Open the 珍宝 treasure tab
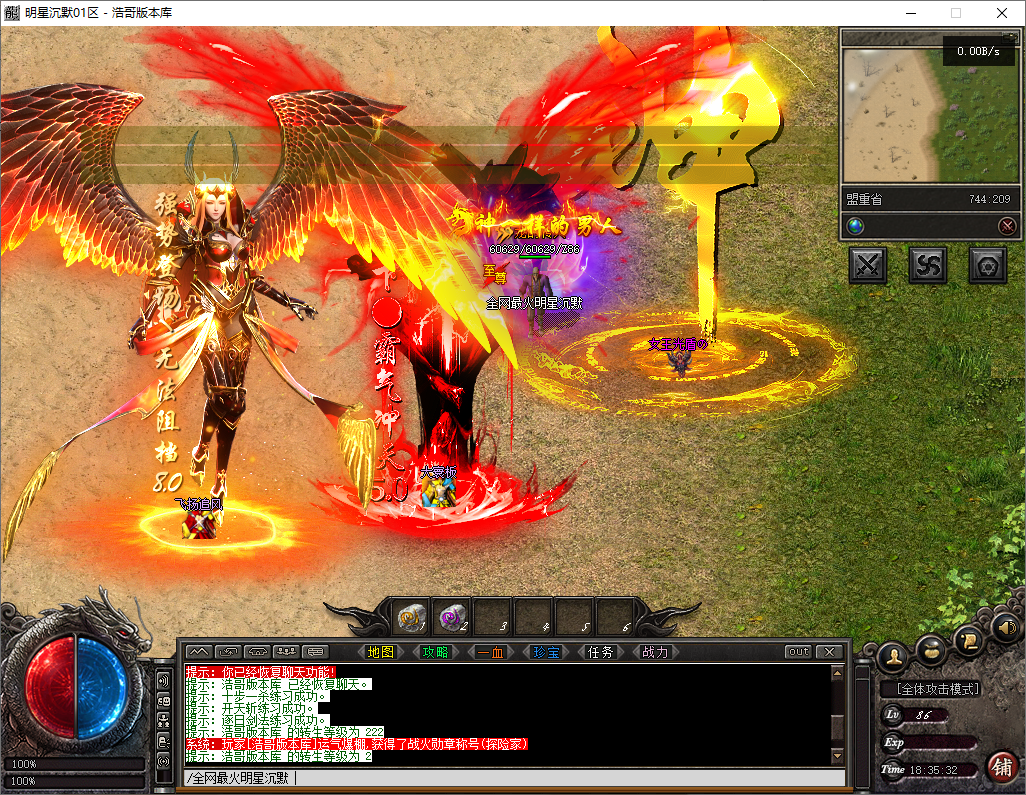 click(x=546, y=652)
